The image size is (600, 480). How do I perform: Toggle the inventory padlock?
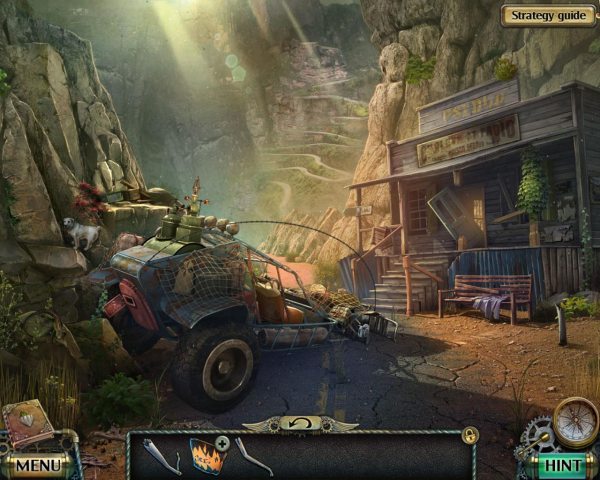(470, 434)
